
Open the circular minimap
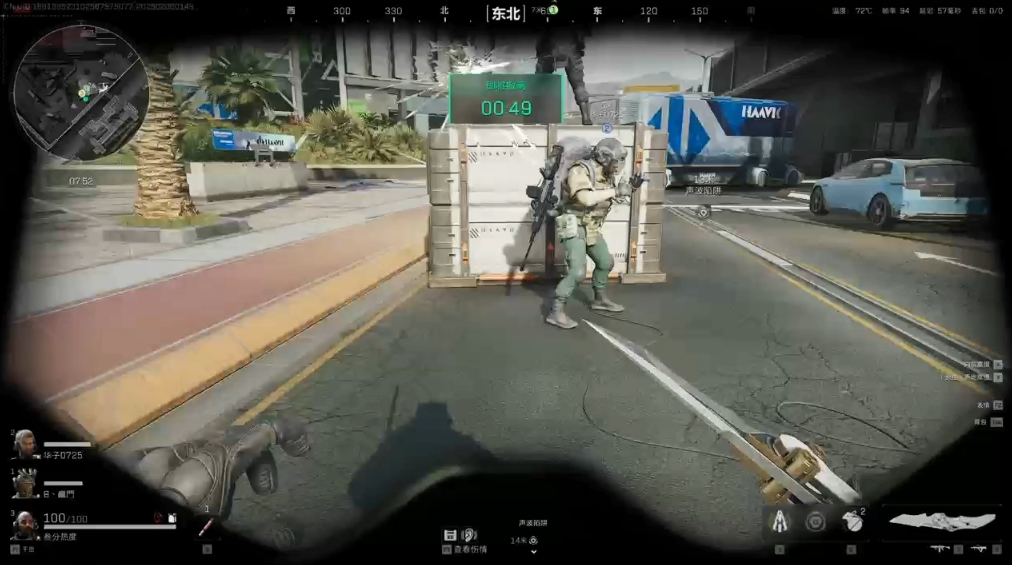coord(82,93)
